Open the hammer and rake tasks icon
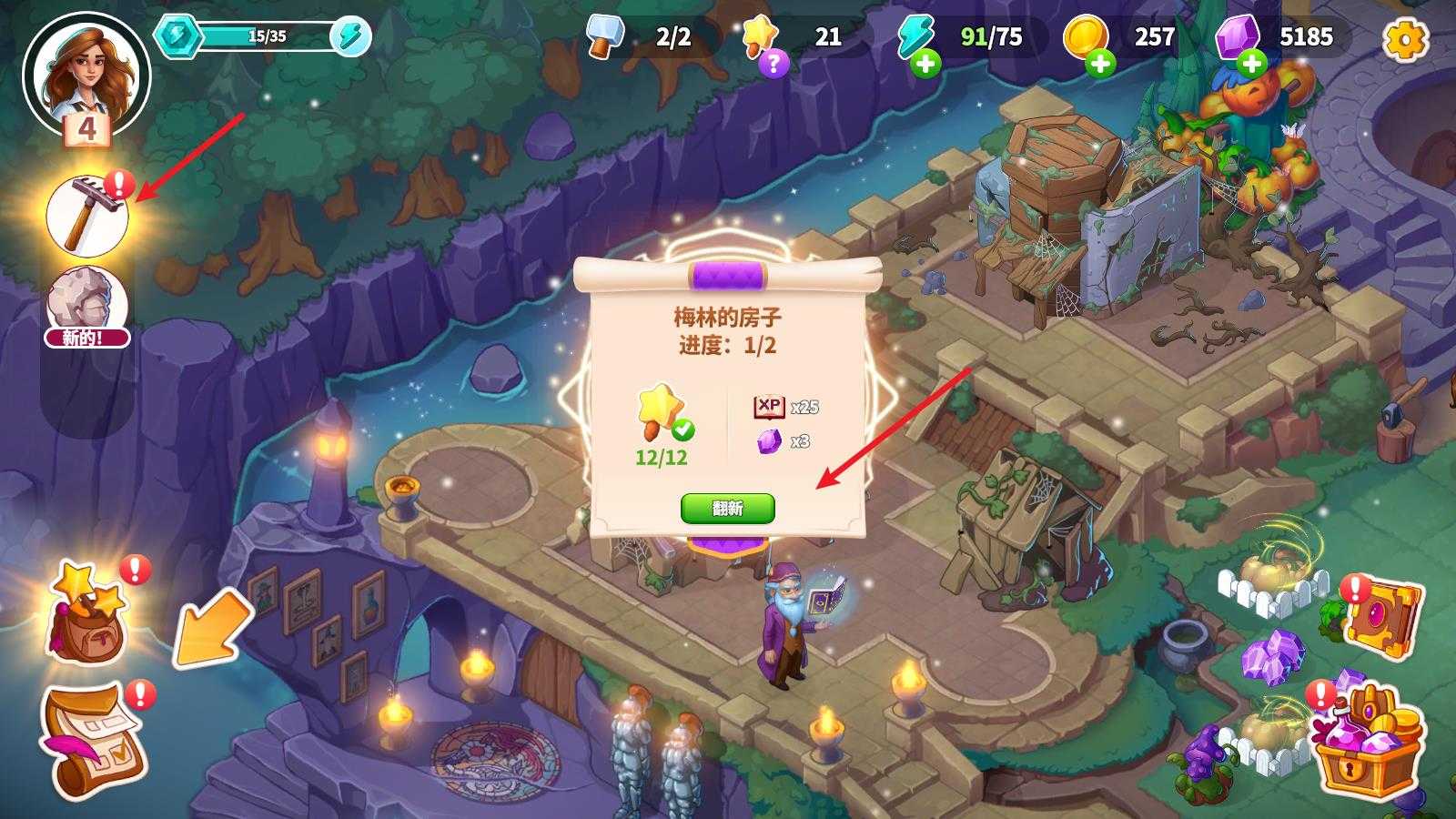This screenshot has width=1456, height=819. pos(87,217)
